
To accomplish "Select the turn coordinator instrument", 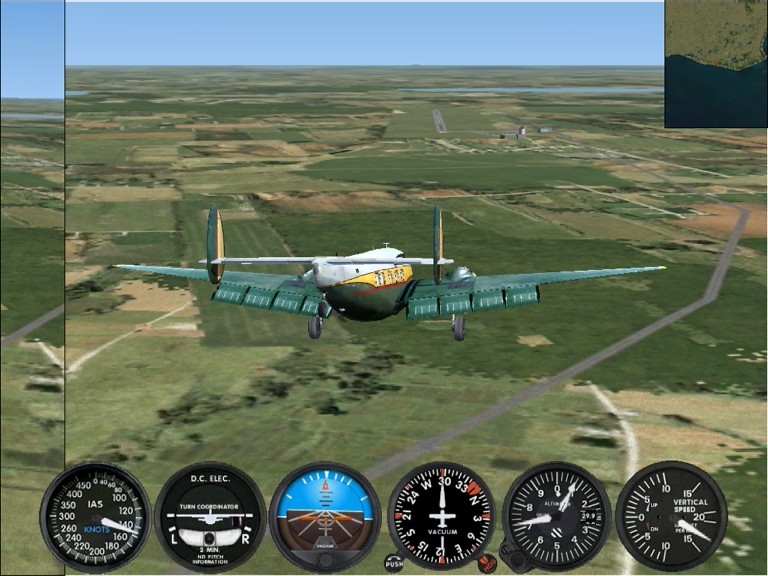I will (210, 516).
